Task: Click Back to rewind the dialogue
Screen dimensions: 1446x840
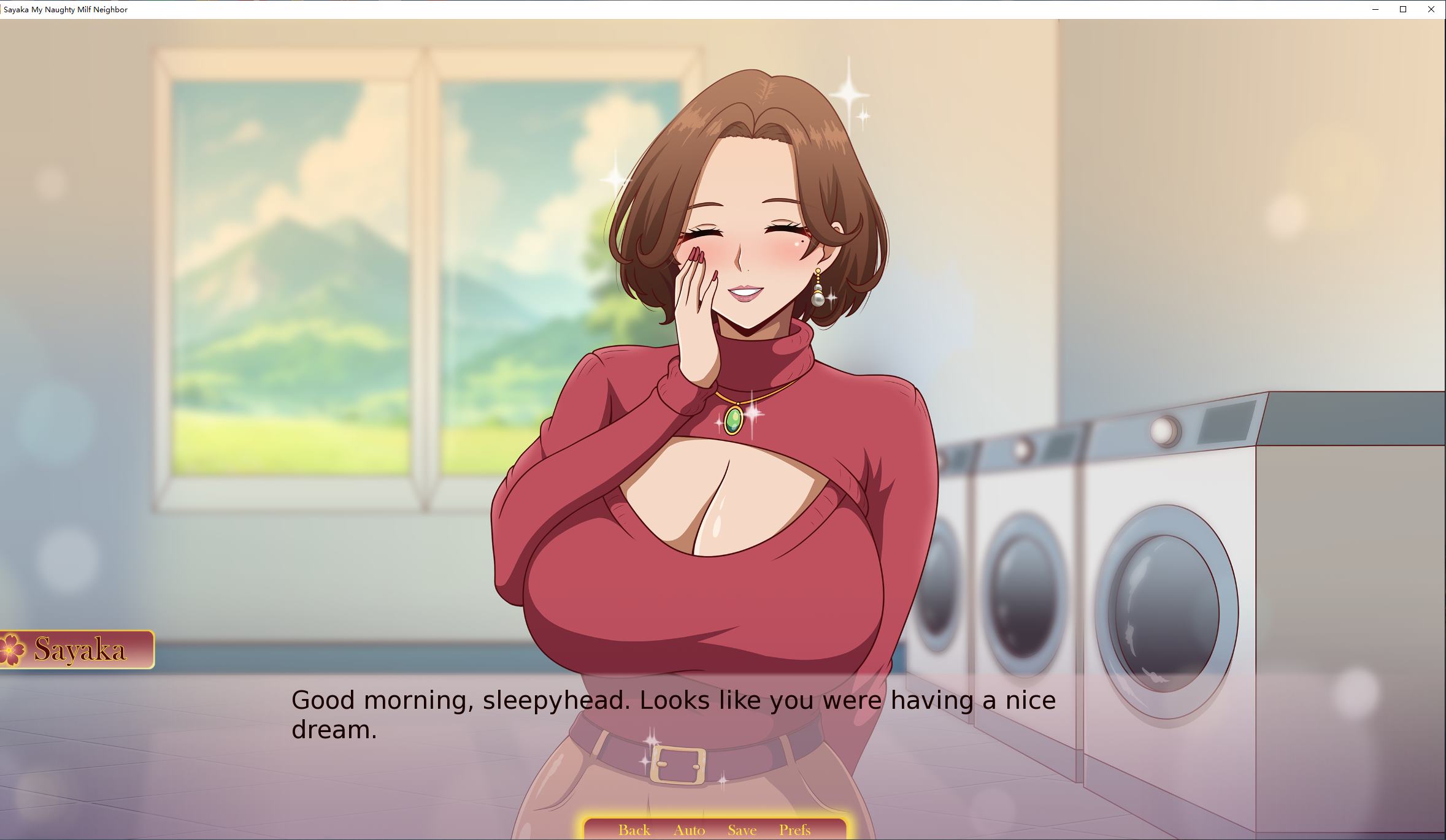Action: pos(634,830)
